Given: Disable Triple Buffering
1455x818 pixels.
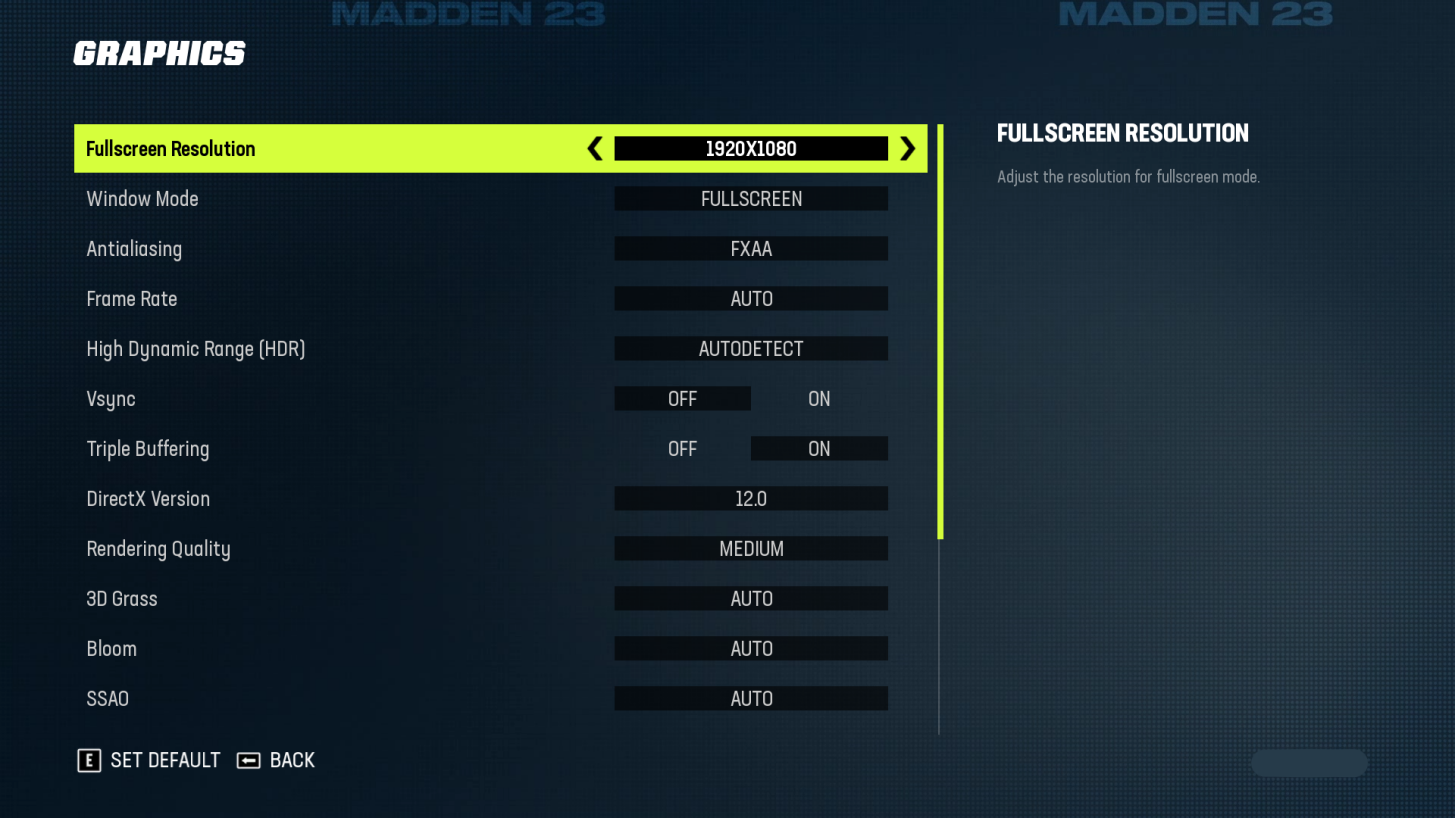Looking at the screenshot, I should 683,448.
